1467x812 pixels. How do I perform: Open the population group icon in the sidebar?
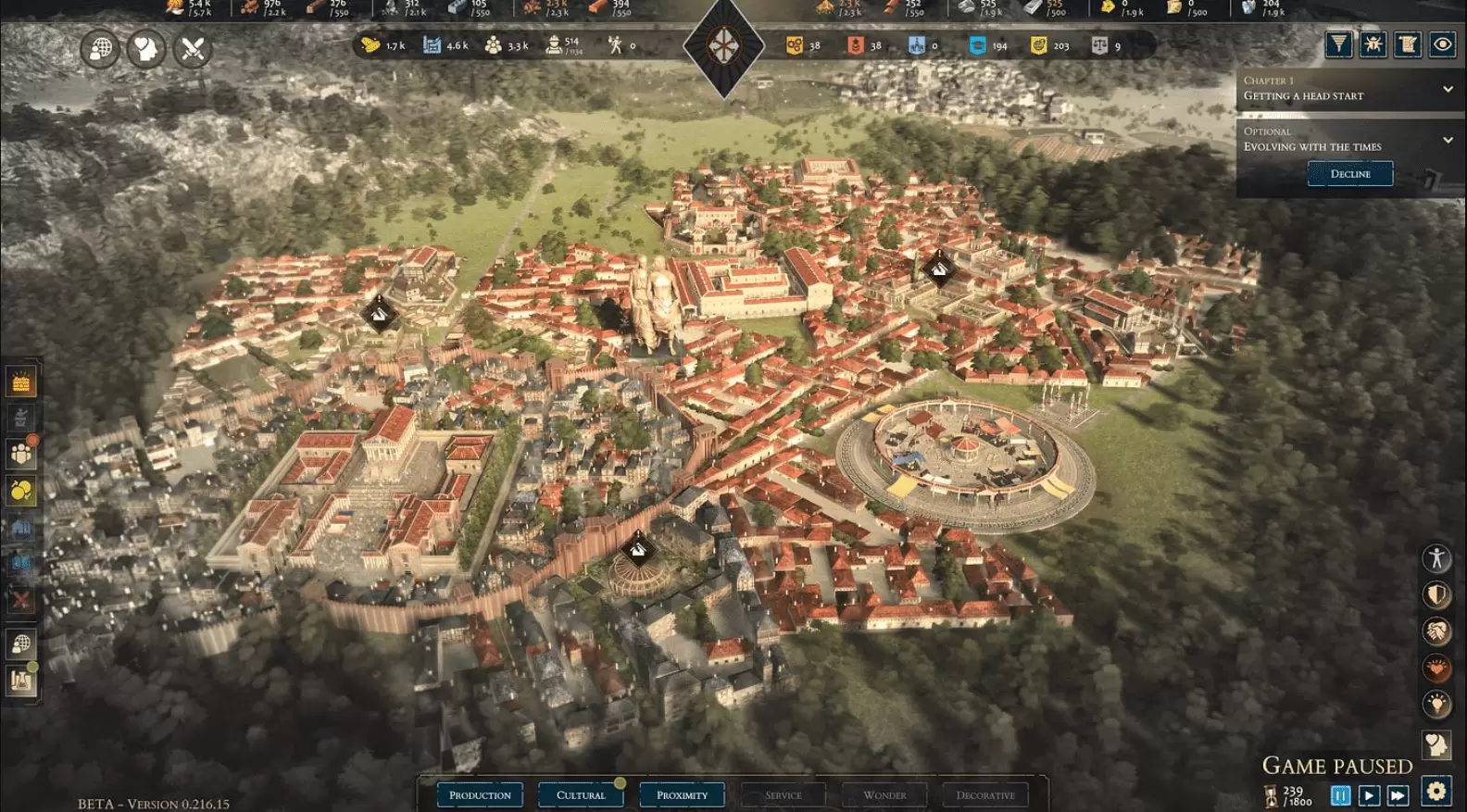point(21,454)
